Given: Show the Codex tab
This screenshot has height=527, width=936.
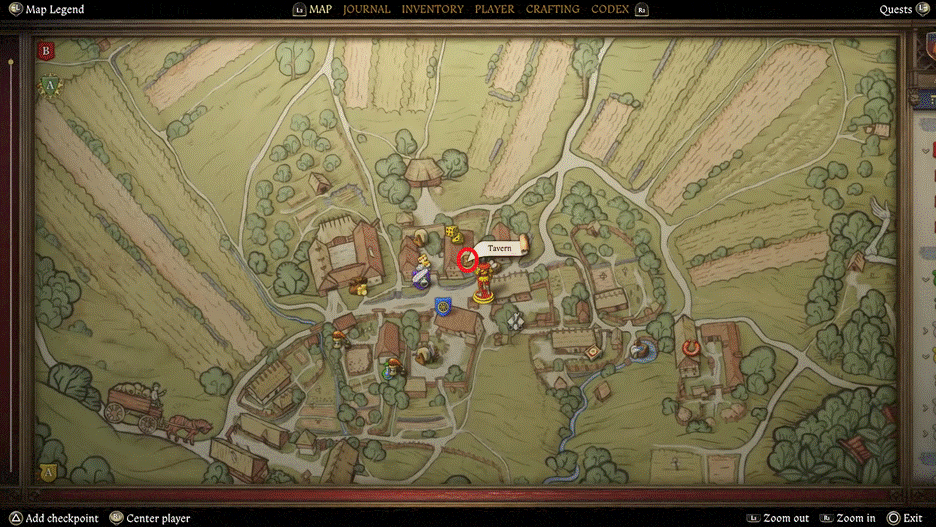Looking at the screenshot, I should point(610,9).
